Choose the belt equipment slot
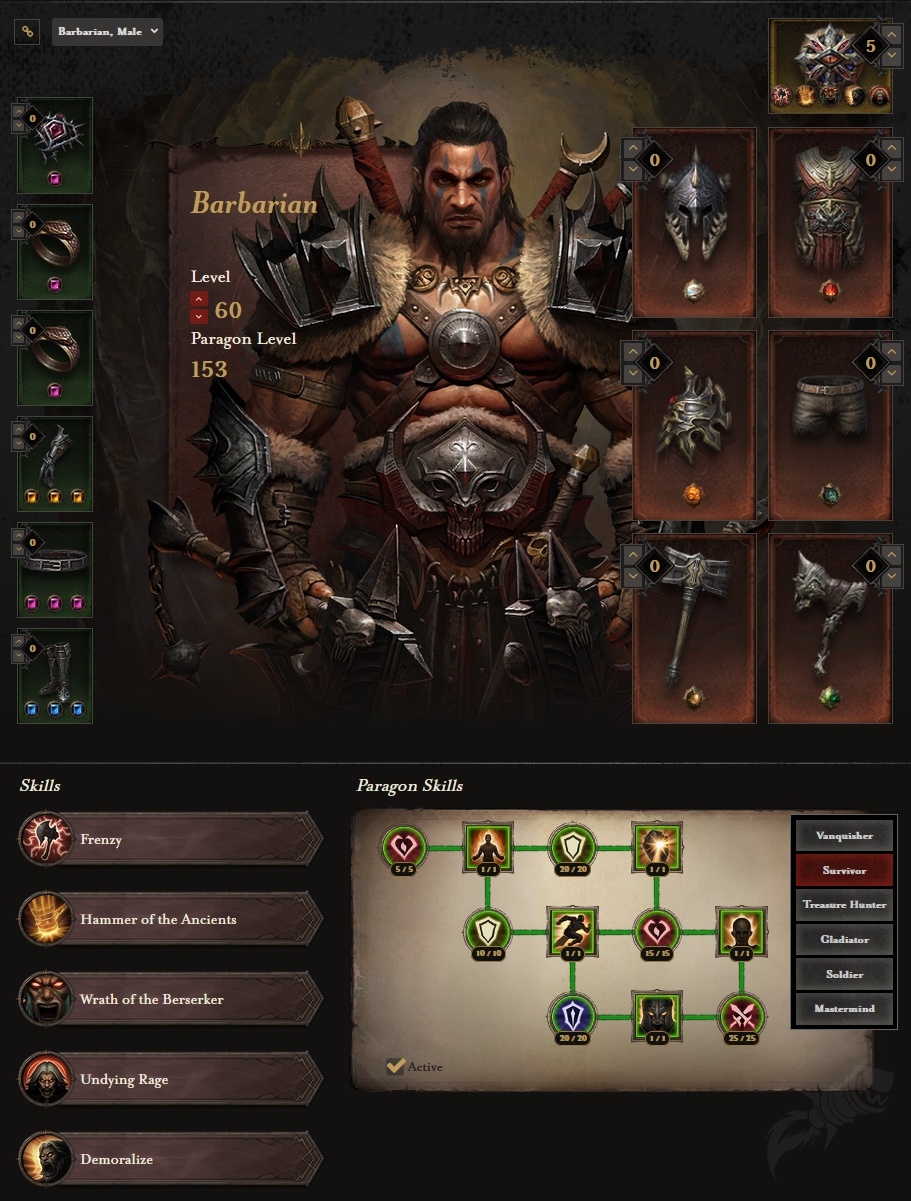Viewport: 911px width, 1201px height. tap(55, 569)
